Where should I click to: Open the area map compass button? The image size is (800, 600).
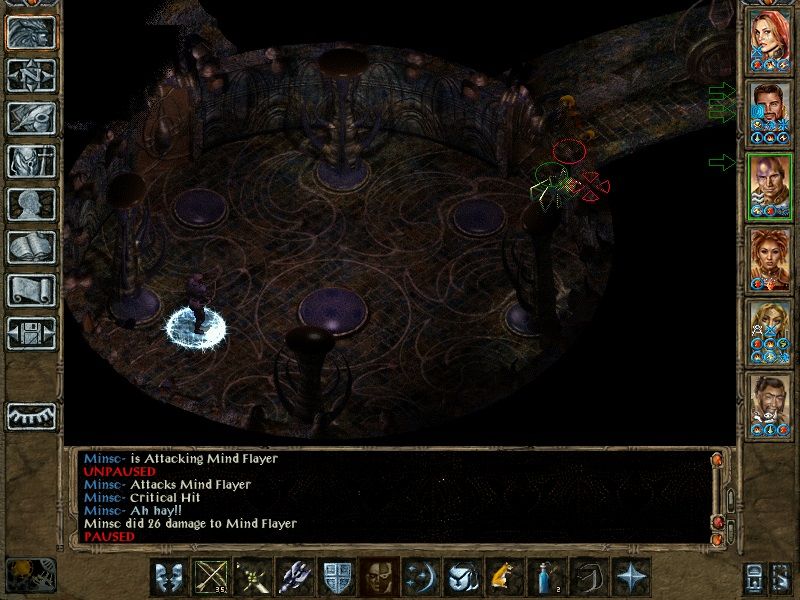pos(31,76)
